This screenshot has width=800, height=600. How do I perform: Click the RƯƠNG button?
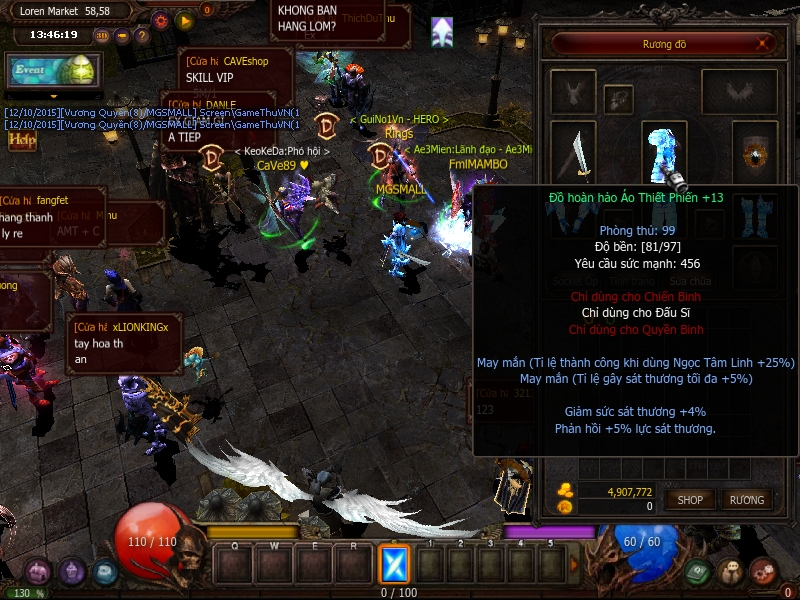(x=746, y=499)
